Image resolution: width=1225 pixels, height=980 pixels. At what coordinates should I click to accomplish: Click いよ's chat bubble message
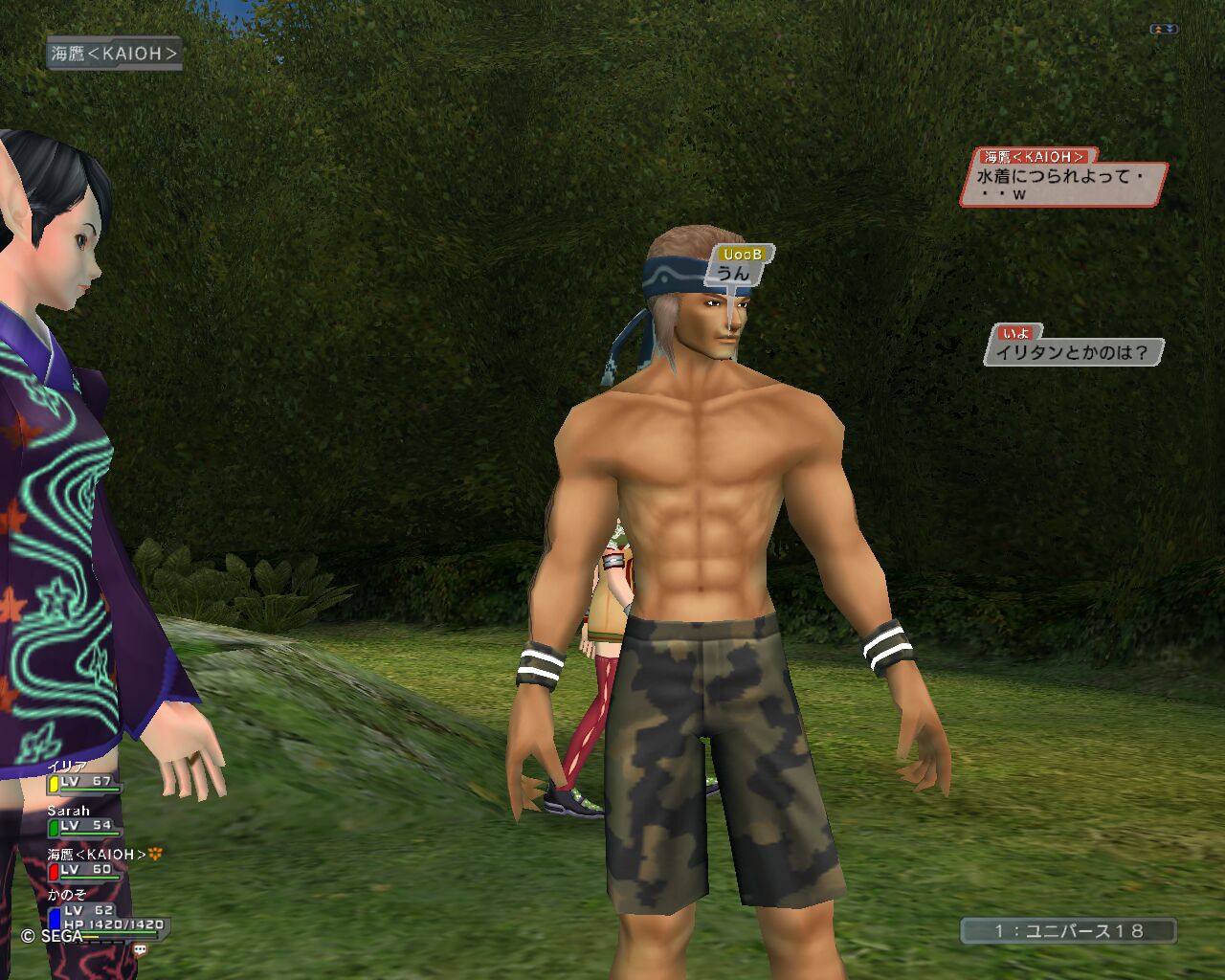click(x=1072, y=352)
